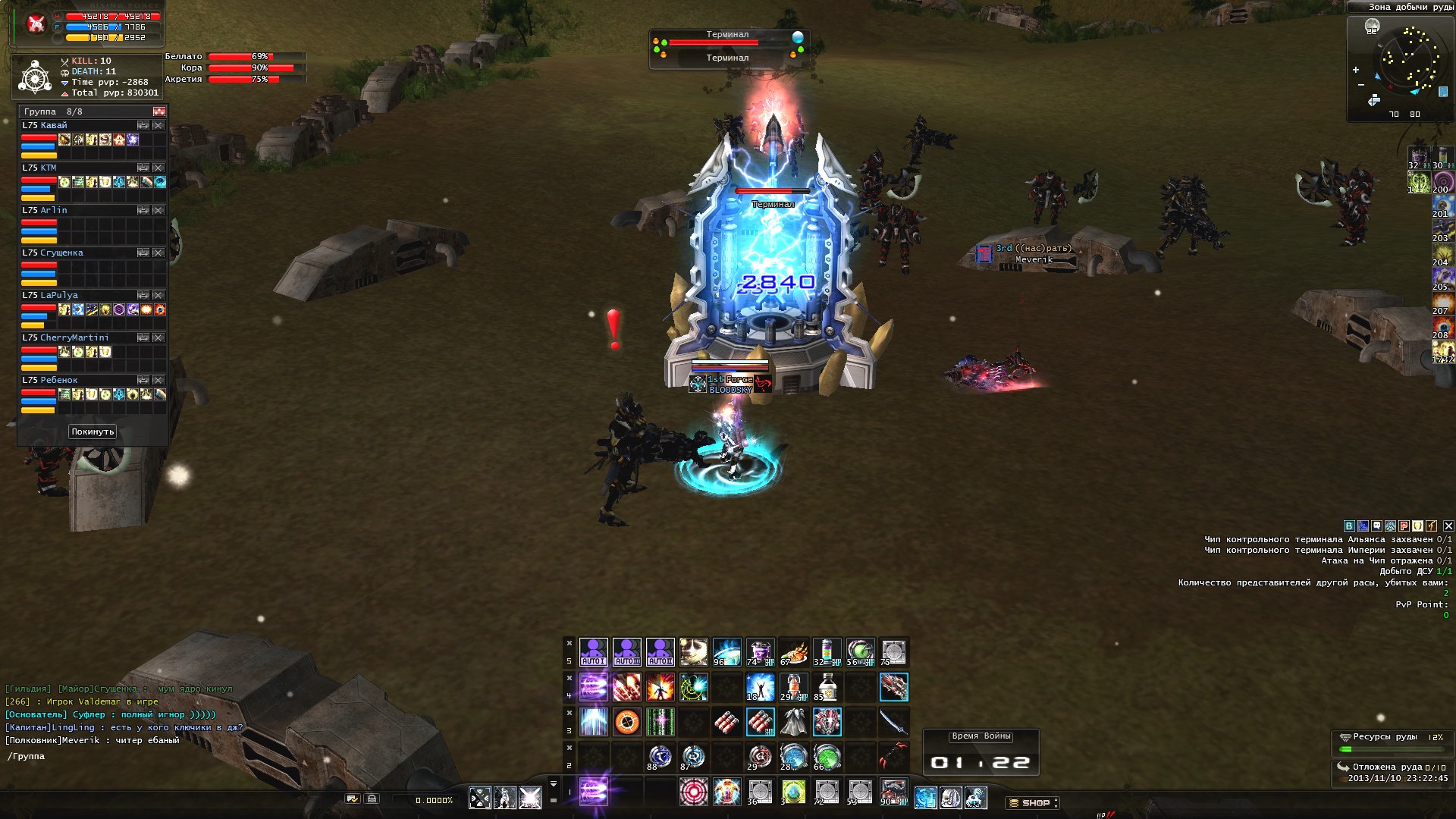This screenshot has width=1456, height=819.
Task: Use the roast meat food item
Action: [793, 652]
